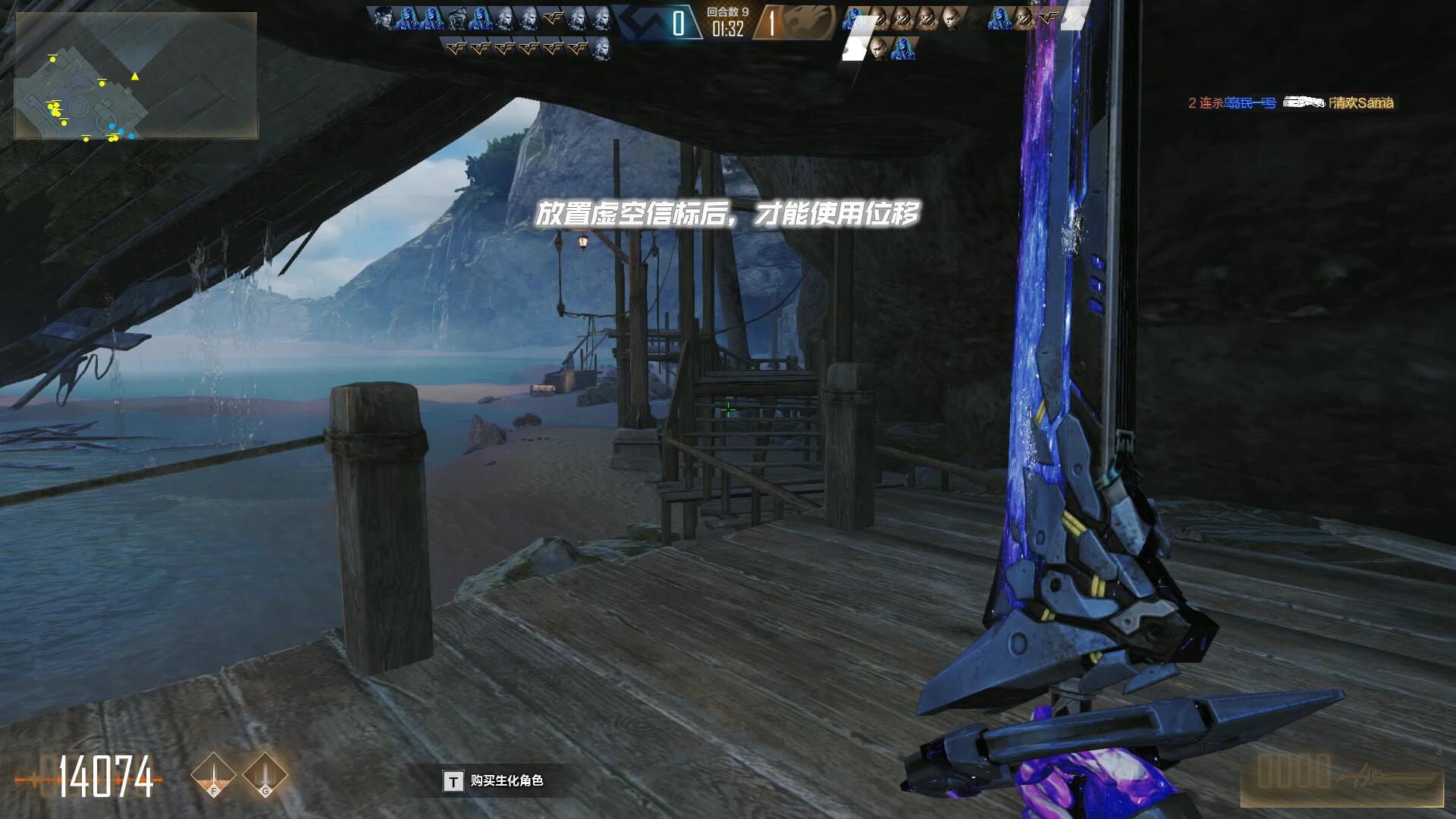
Task: Activate the G multi-blade skill icon
Action: [x=265, y=775]
